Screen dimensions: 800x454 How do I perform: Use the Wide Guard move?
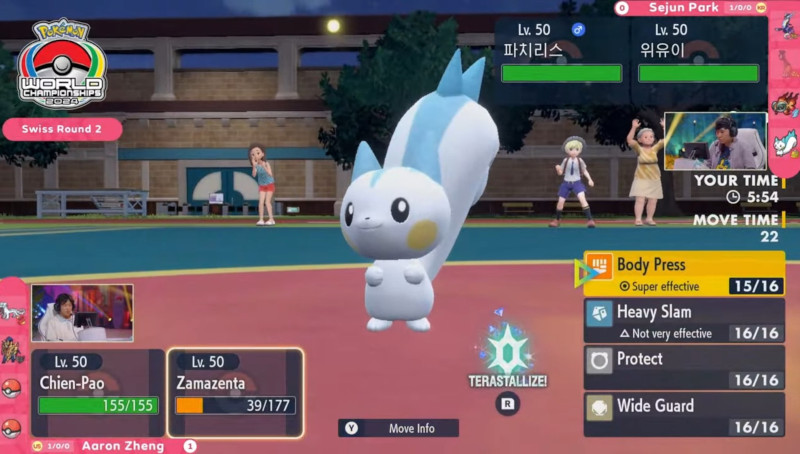684,414
